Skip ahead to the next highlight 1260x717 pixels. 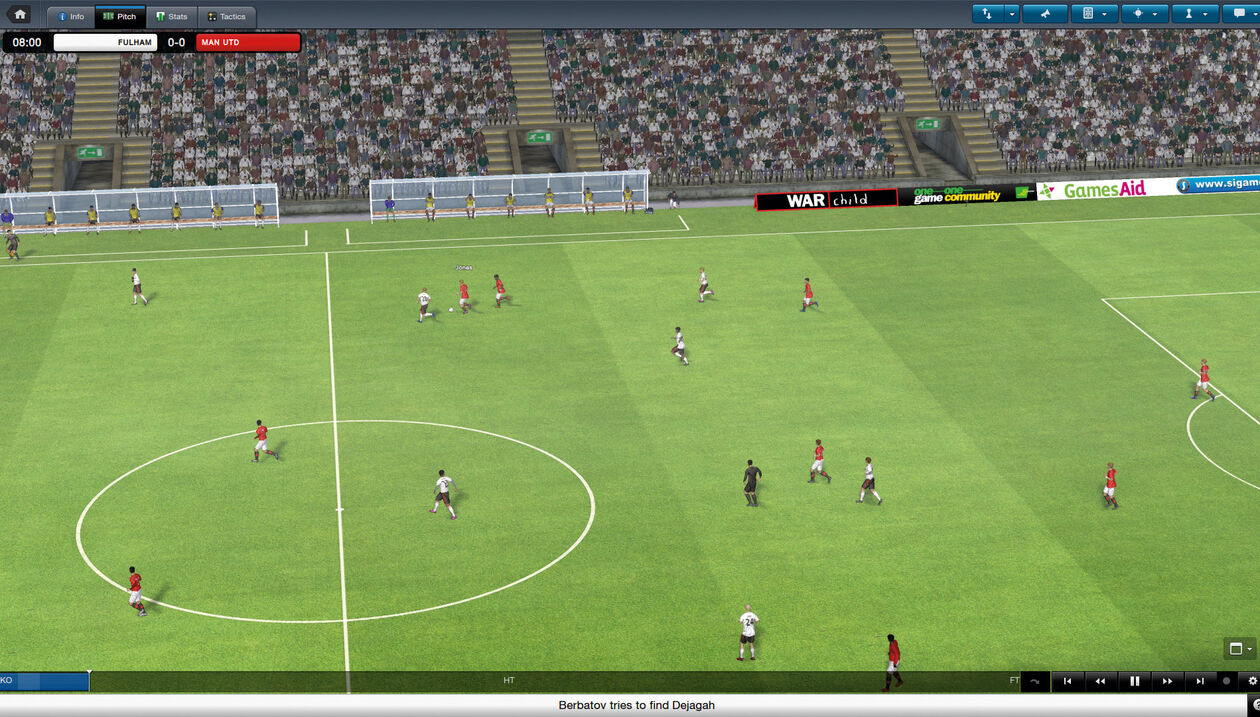[x=1200, y=681]
